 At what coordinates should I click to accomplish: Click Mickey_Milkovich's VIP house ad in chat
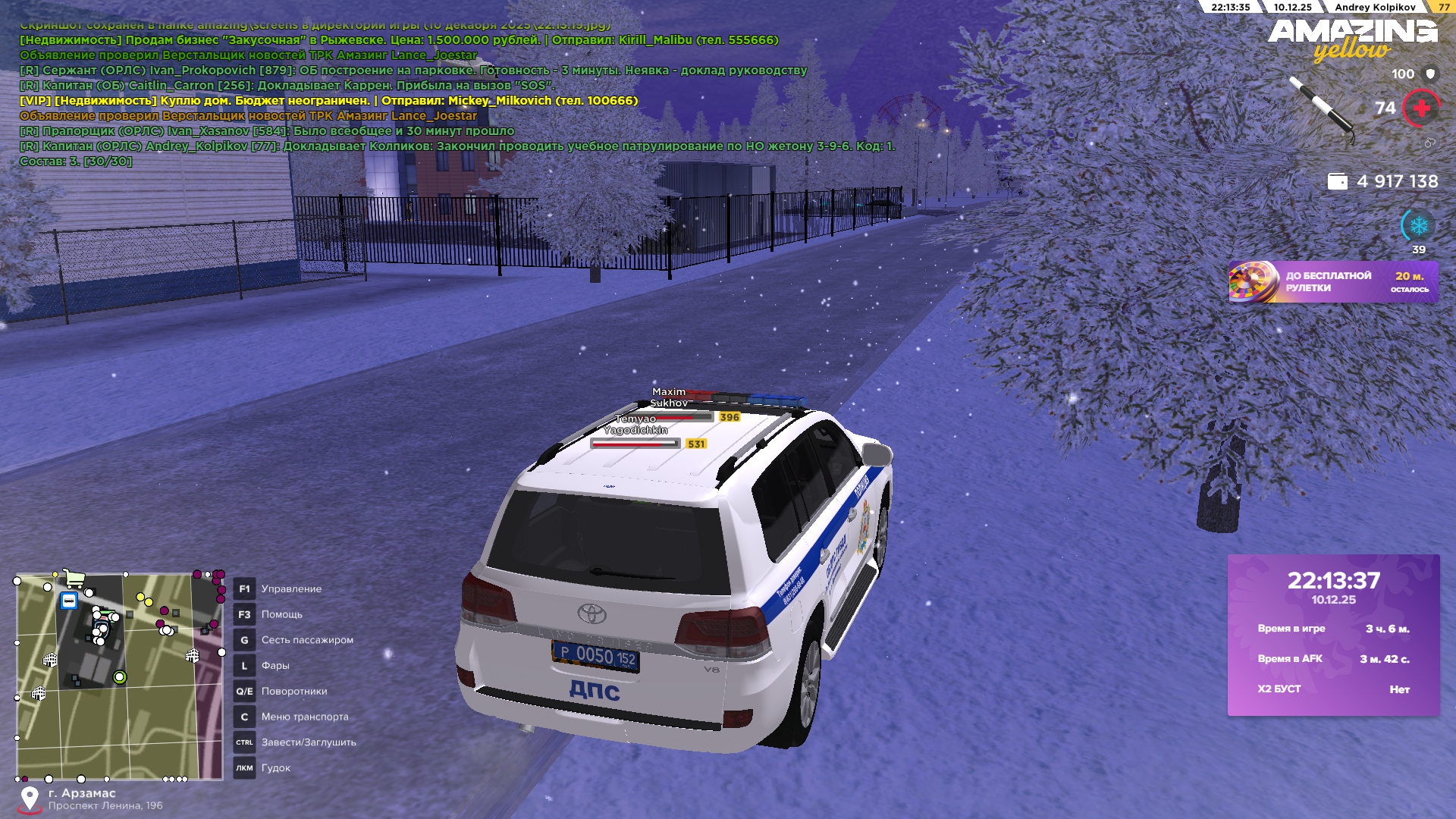(328, 101)
